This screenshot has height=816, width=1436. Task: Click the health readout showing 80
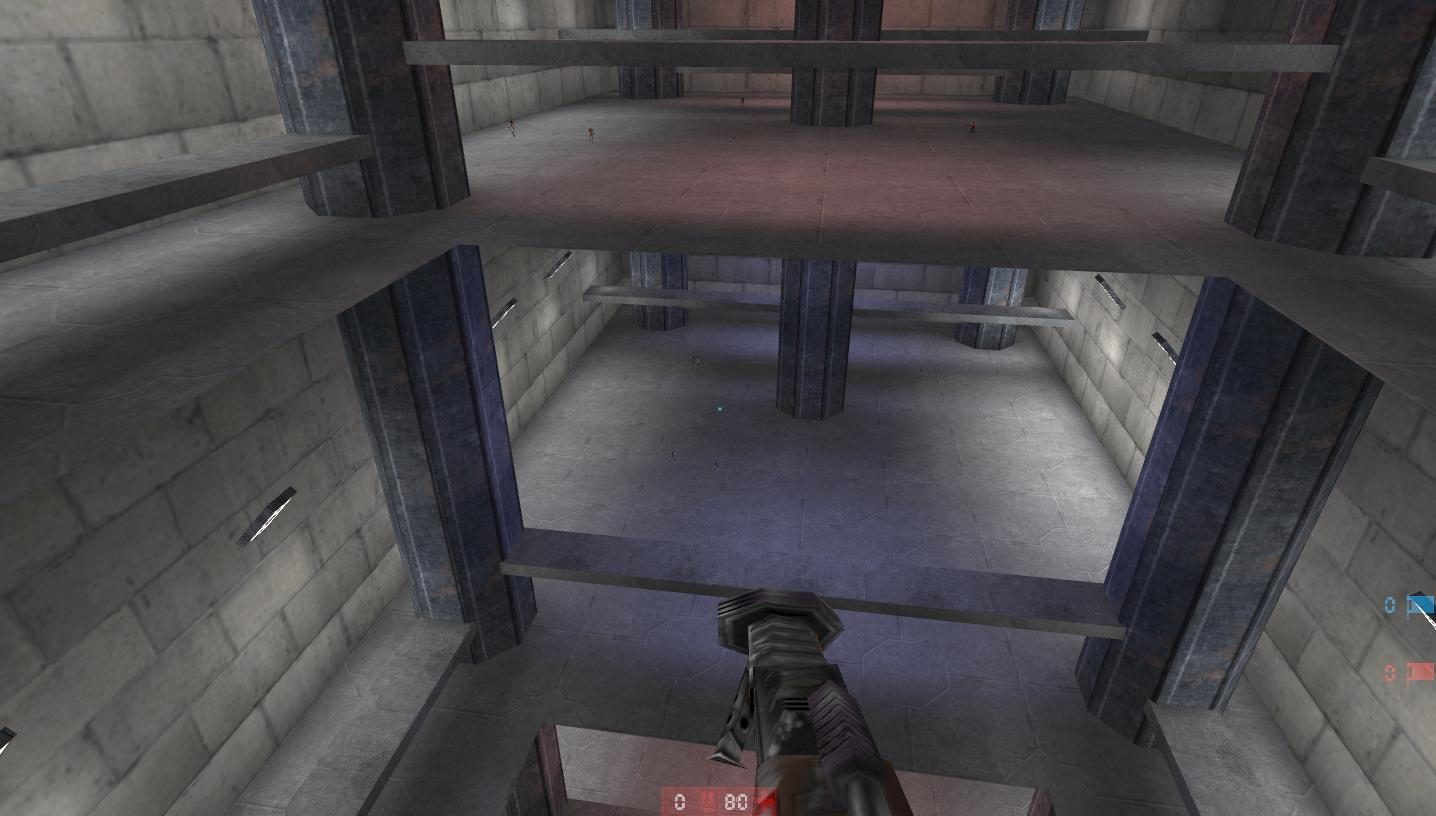pos(737,801)
